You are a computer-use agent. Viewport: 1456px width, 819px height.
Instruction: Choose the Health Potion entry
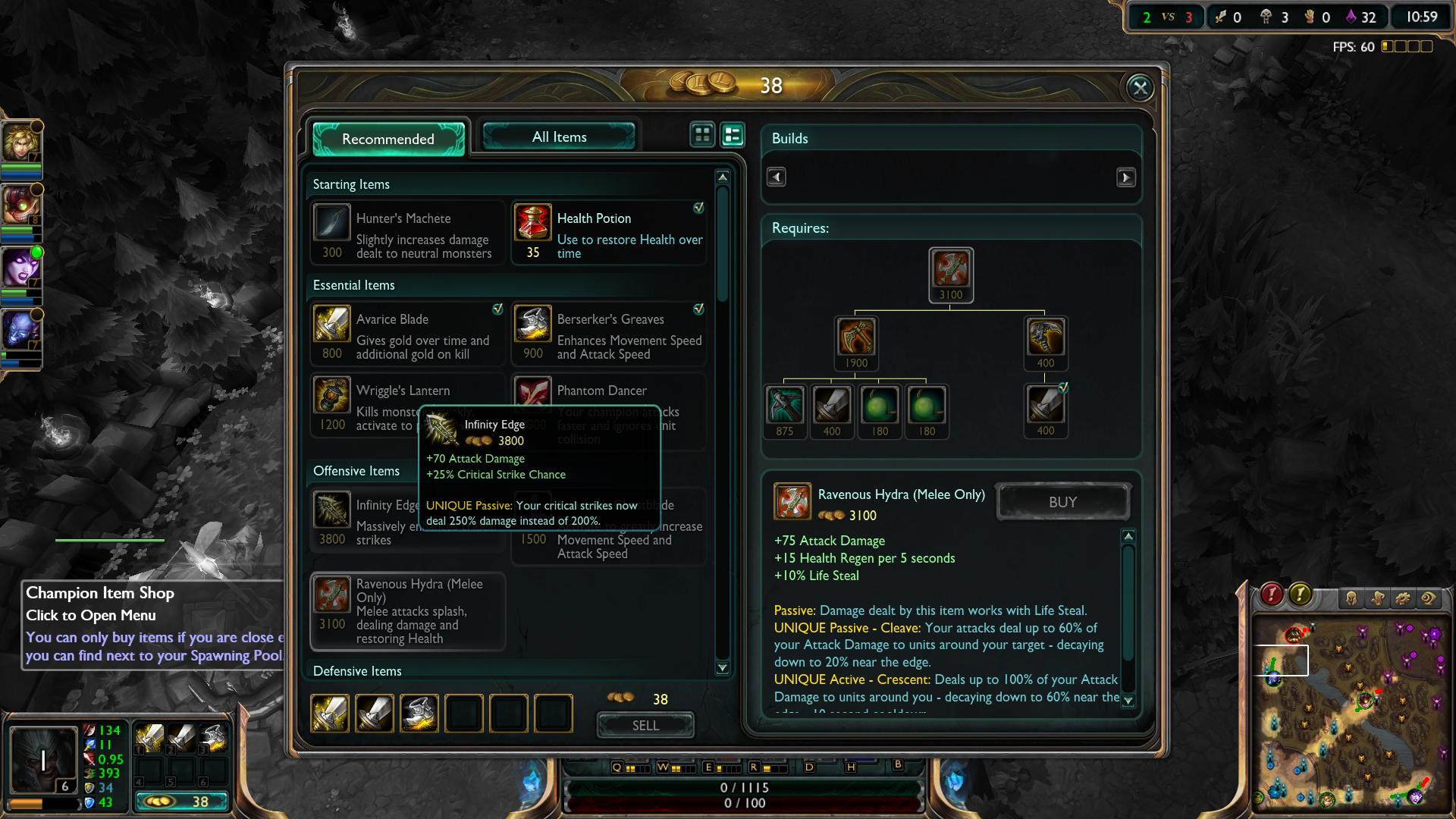coord(609,233)
